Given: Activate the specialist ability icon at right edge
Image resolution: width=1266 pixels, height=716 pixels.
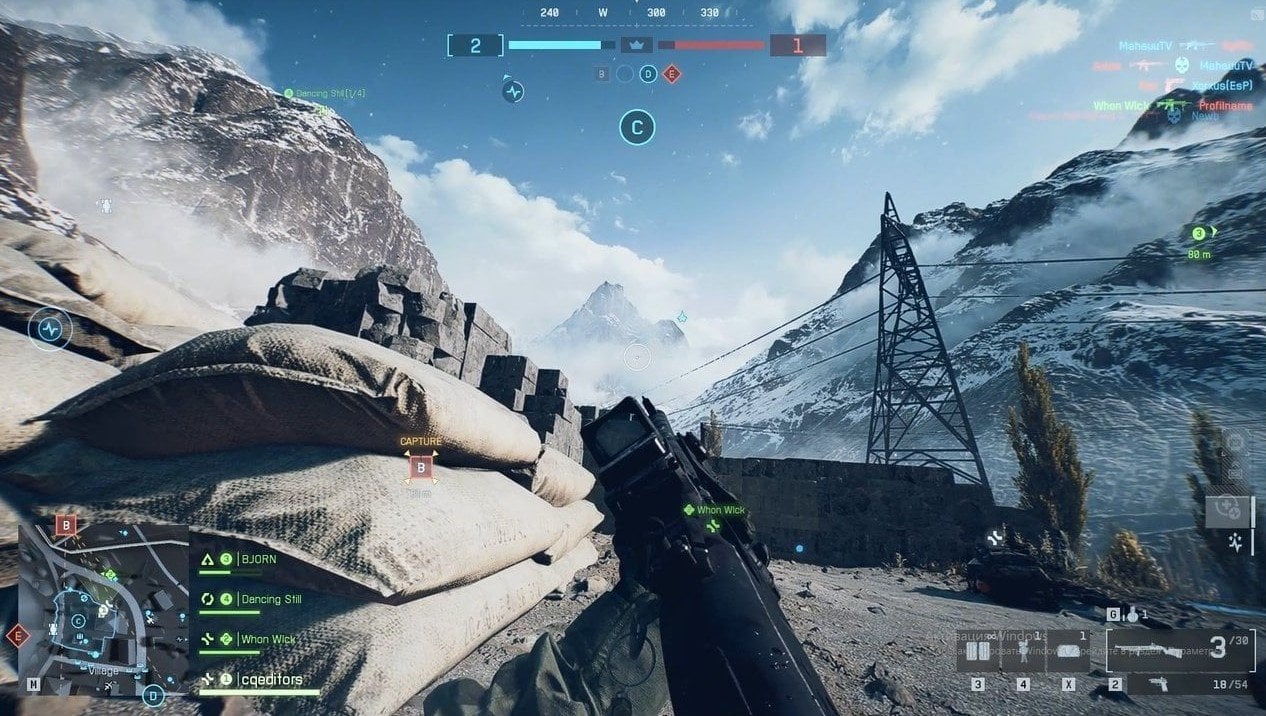Looking at the screenshot, I should (1236, 543).
